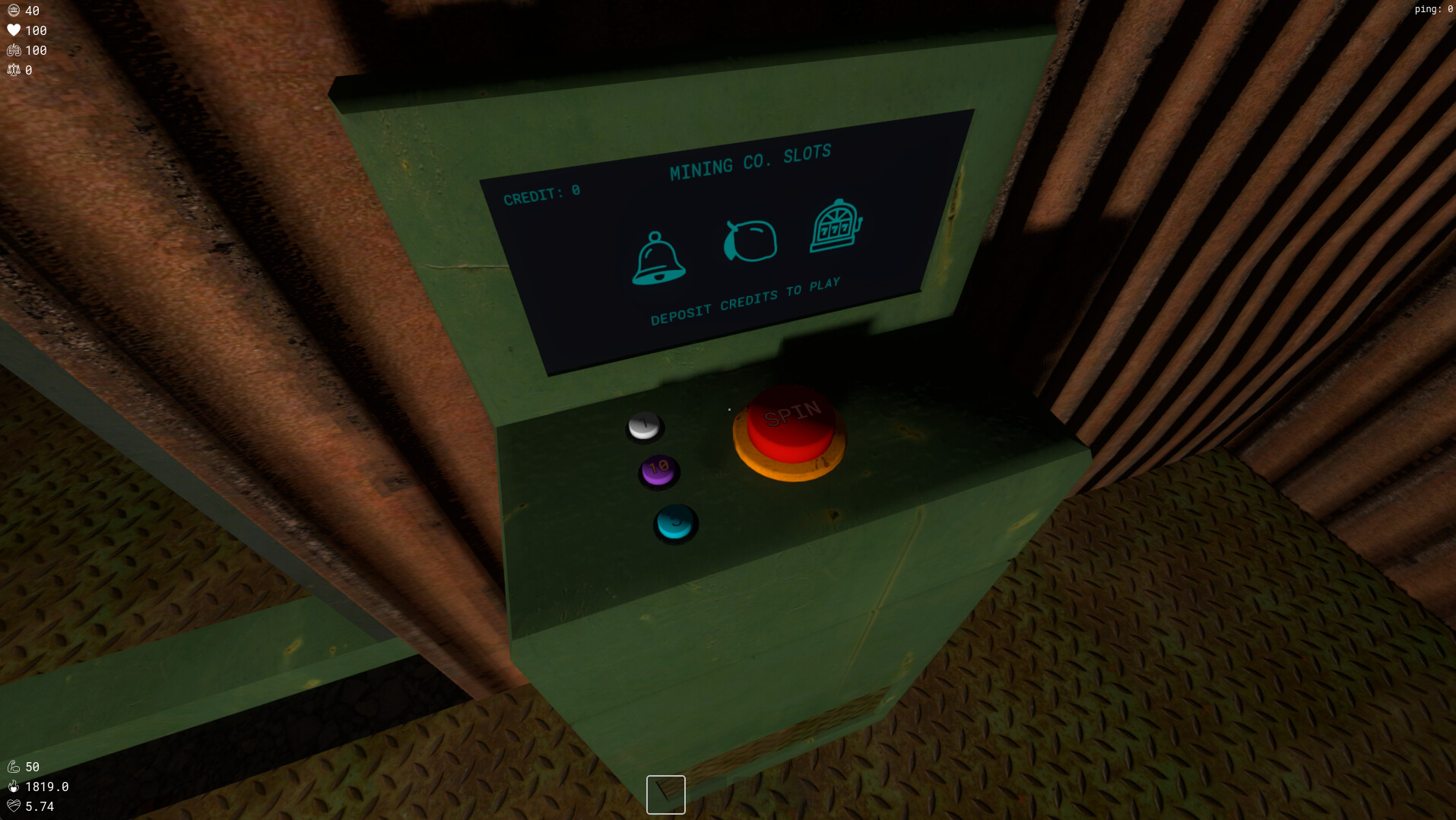Click the CREDIT: 0 counter
Screen dimensions: 1456x820
point(541,192)
